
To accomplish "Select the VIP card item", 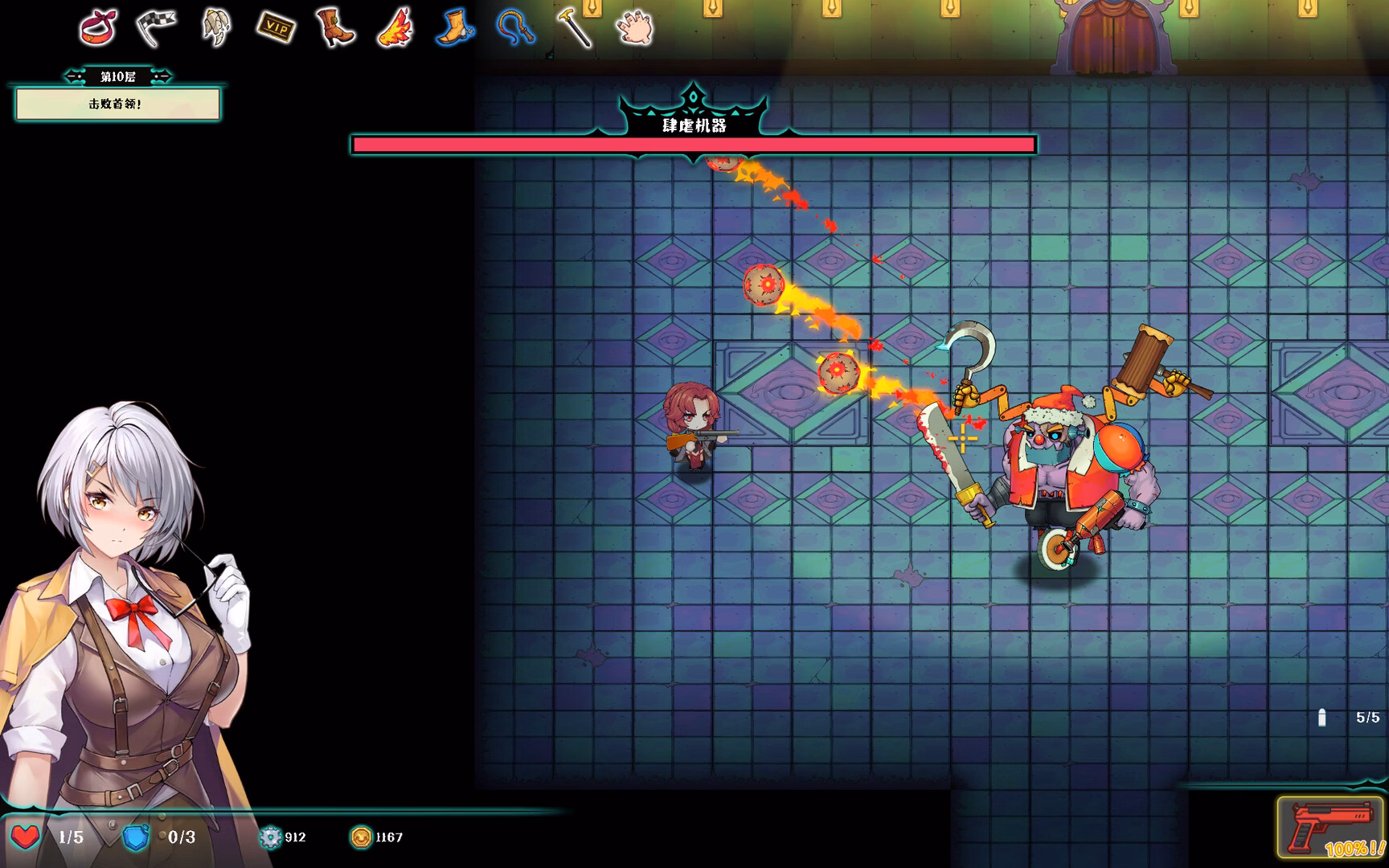I will [276, 28].
